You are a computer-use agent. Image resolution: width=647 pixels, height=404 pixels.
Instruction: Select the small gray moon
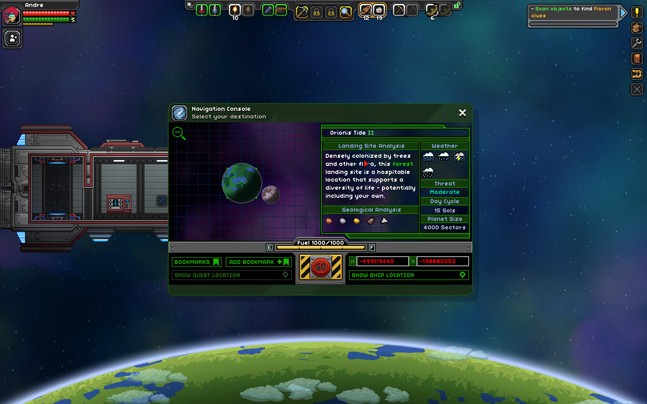click(x=270, y=193)
